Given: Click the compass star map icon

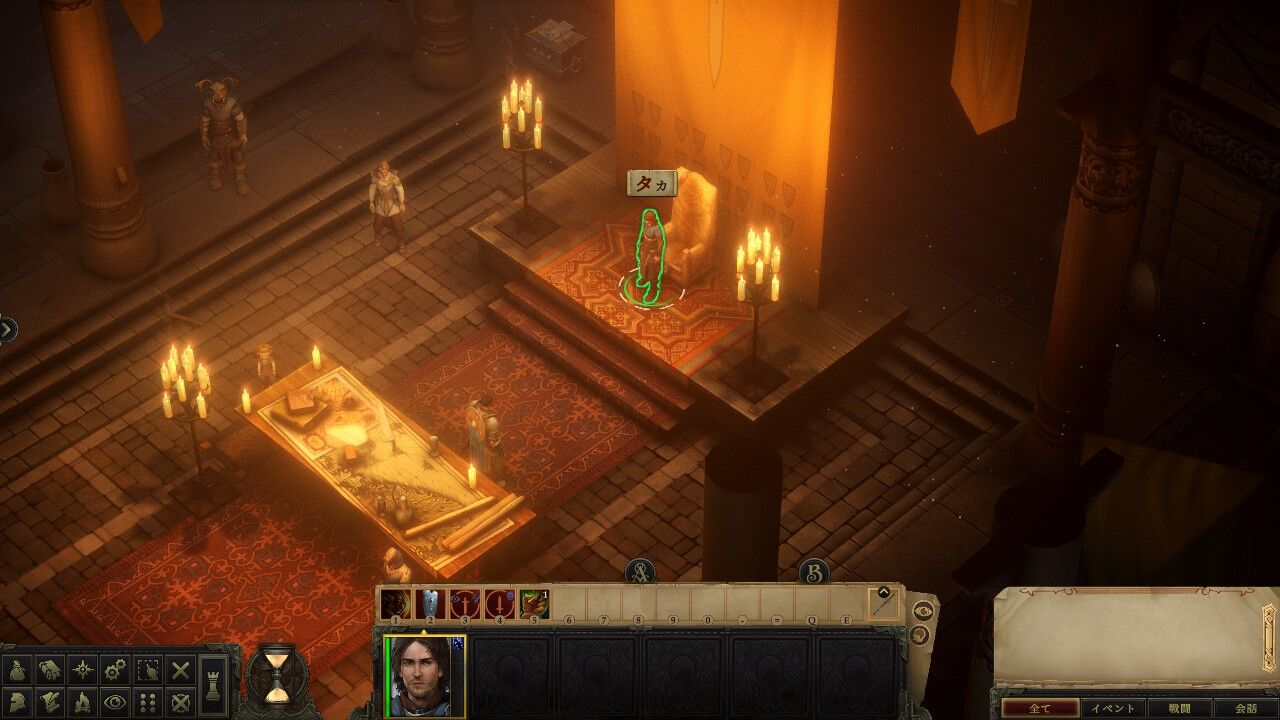Looking at the screenshot, I should 83,670.
